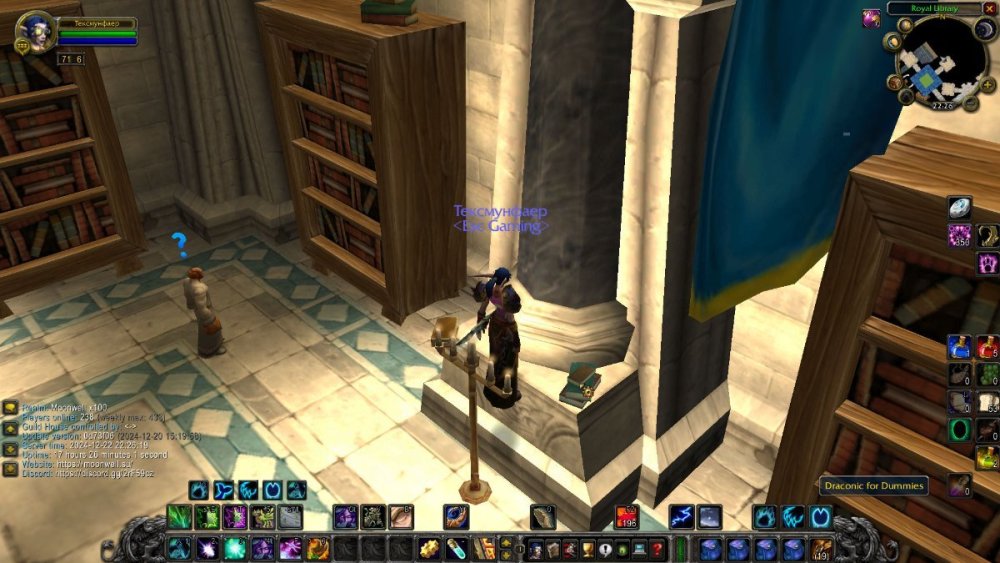Screen dimensions: 1000x563
Task: Use the blue mana potion slot
Action: (x=960, y=346)
